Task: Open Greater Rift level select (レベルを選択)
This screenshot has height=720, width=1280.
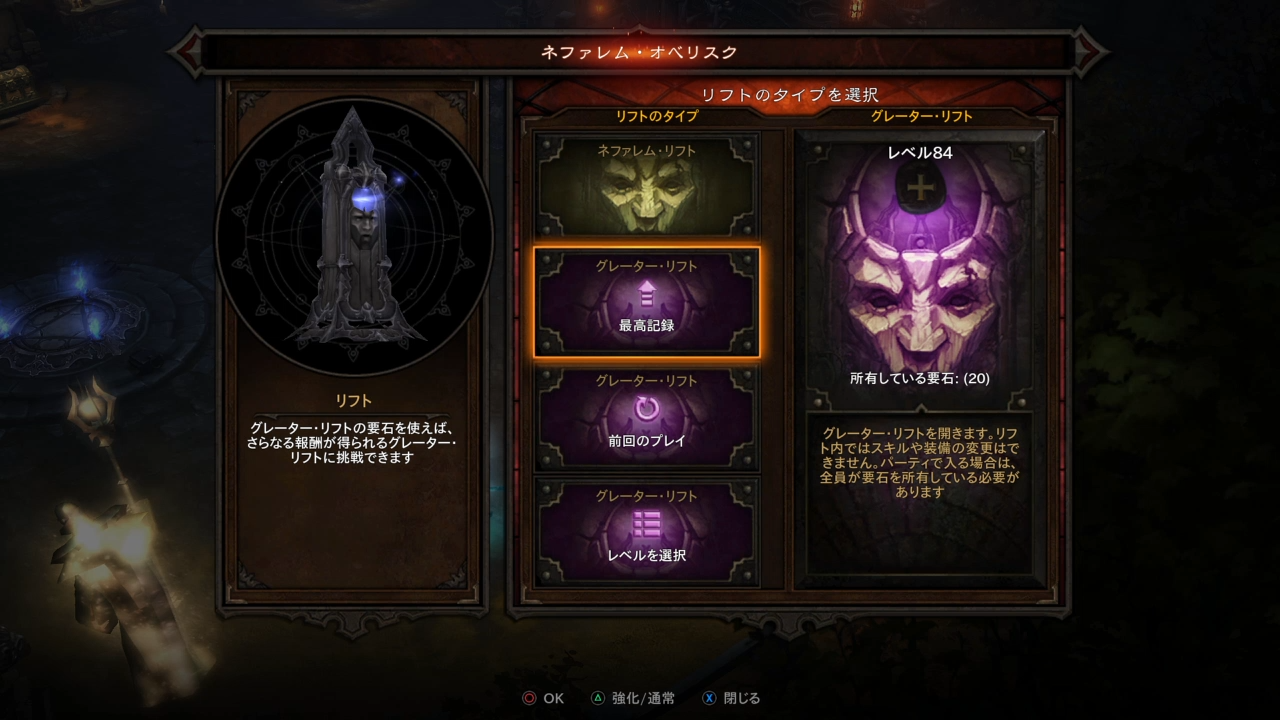Action: [x=646, y=532]
